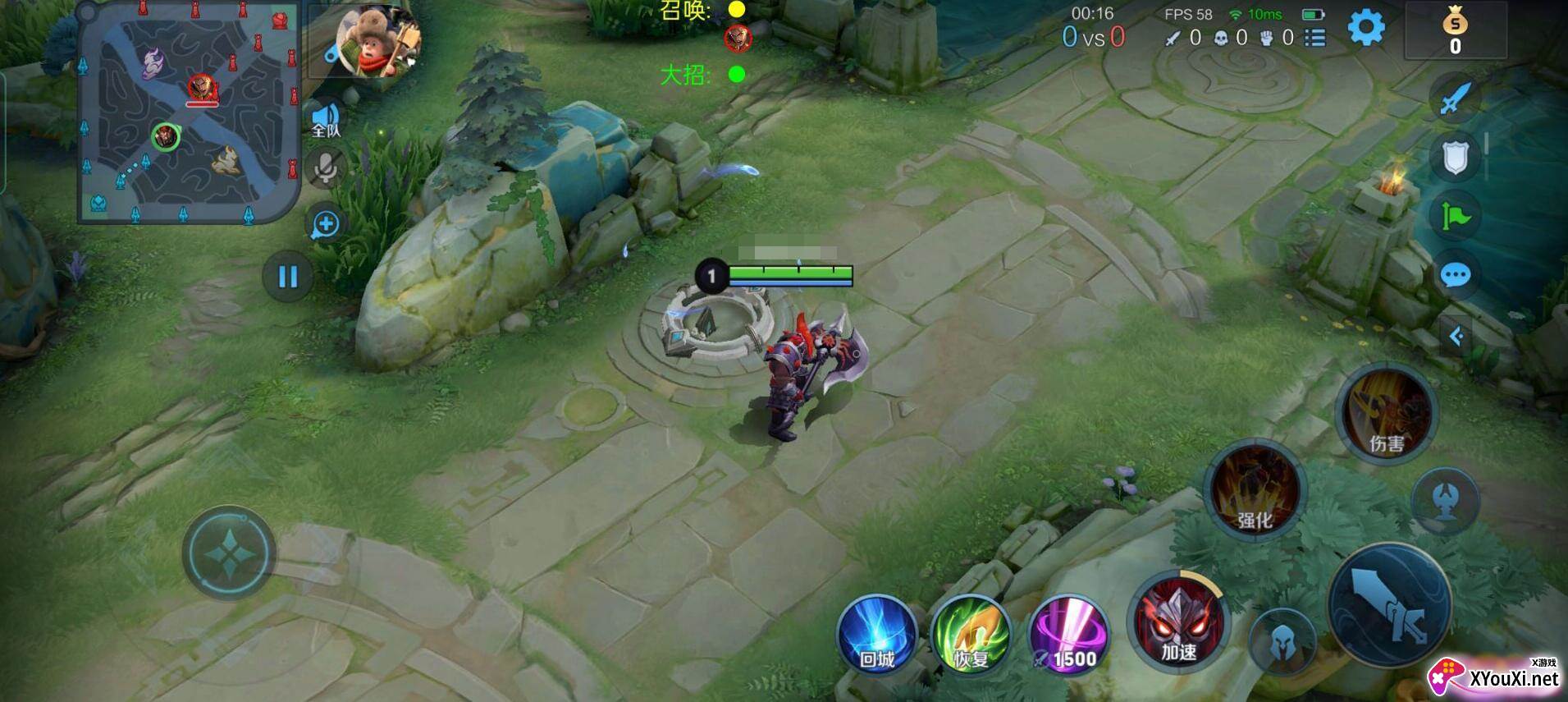Tap the large sword basic attack button
This screenshot has height=702, width=1568.
[x=1388, y=606]
